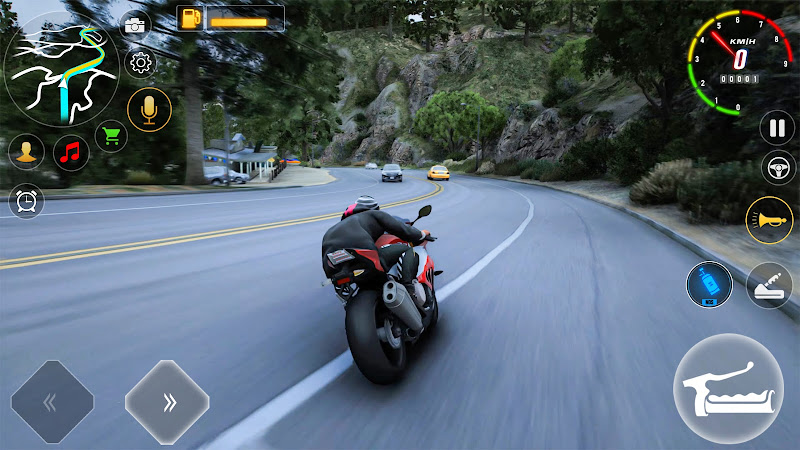
Task: Twist the throttle accelerator button
Action: click(x=728, y=388)
